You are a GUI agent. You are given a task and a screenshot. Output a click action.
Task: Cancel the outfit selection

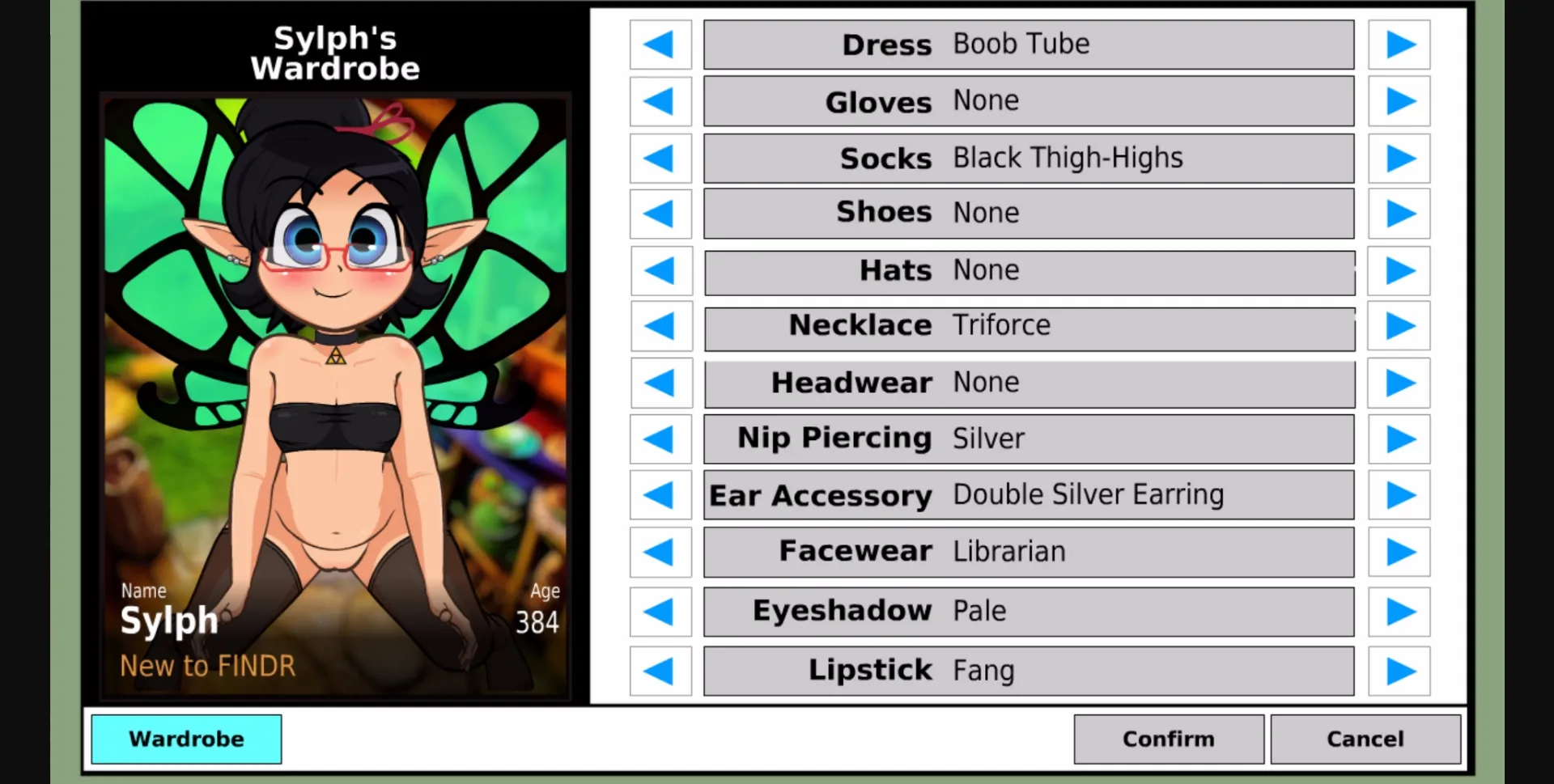[1365, 739]
